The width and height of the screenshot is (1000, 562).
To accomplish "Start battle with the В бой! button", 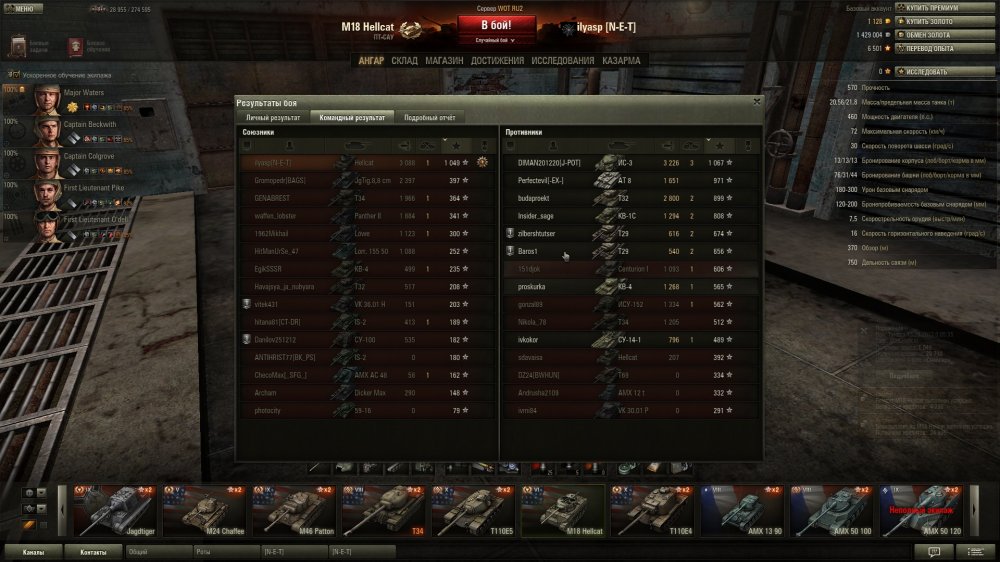I will 496,25.
